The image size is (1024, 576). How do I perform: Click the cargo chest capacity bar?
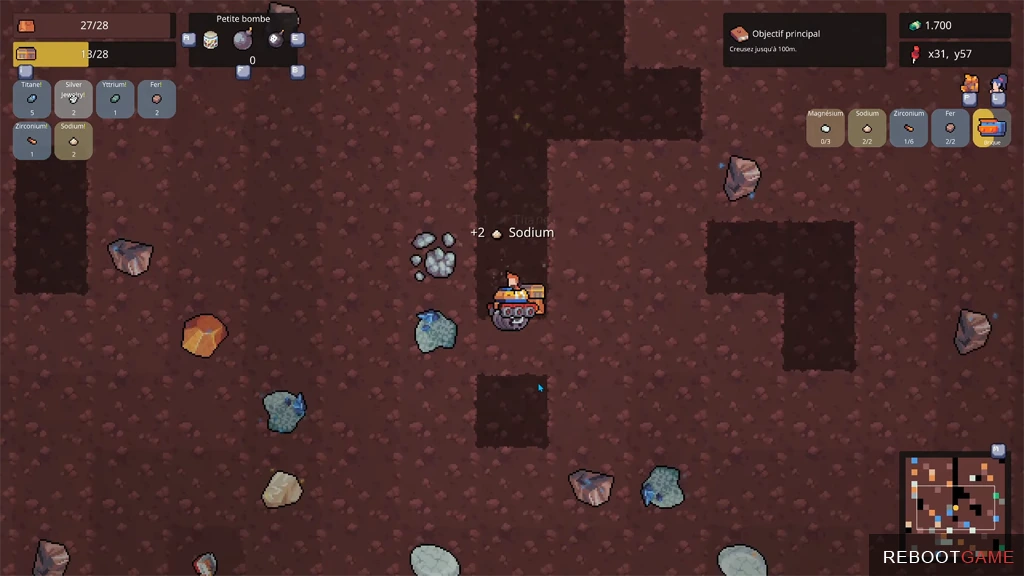pos(94,54)
